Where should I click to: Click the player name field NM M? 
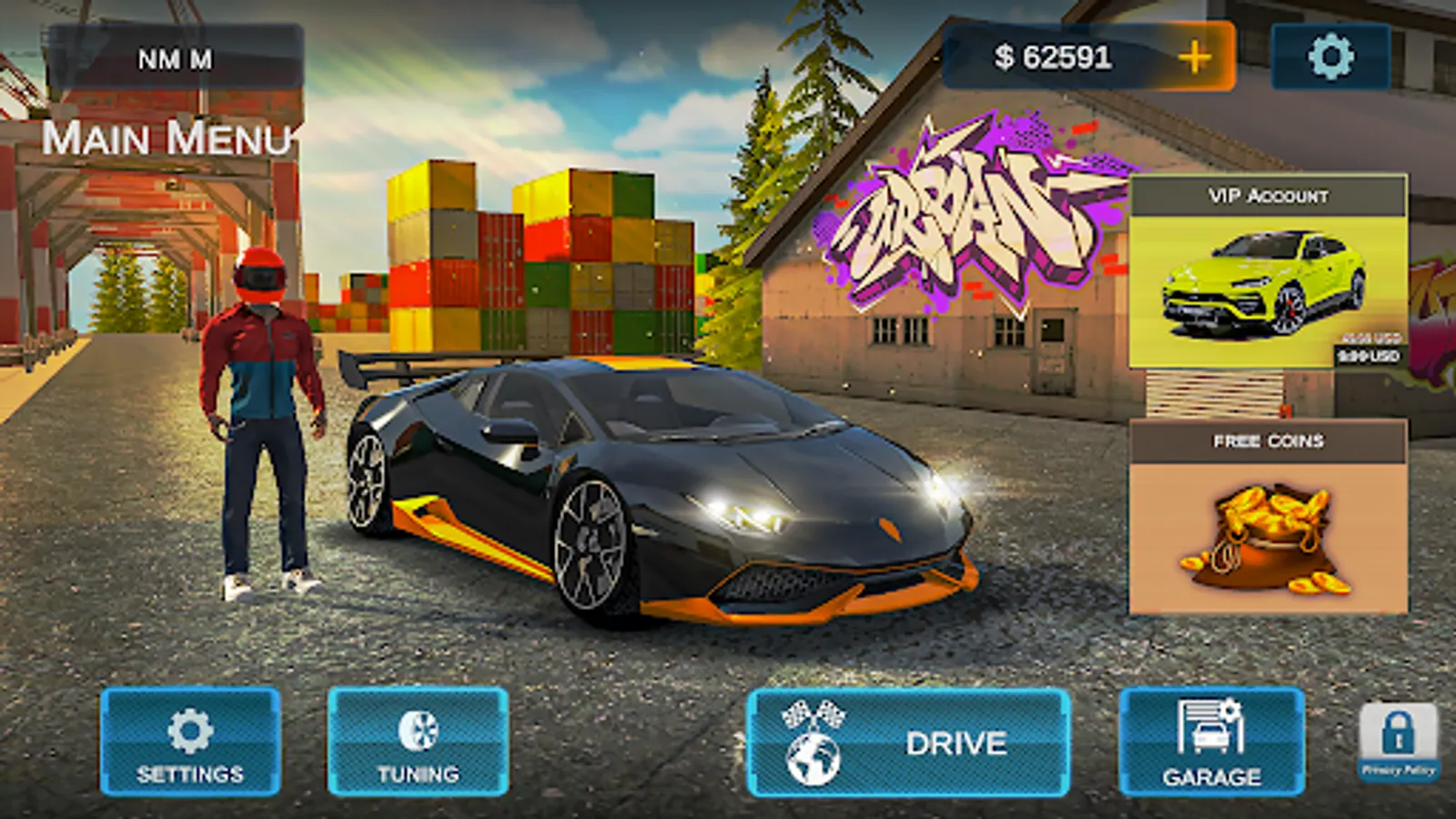point(175,56)
